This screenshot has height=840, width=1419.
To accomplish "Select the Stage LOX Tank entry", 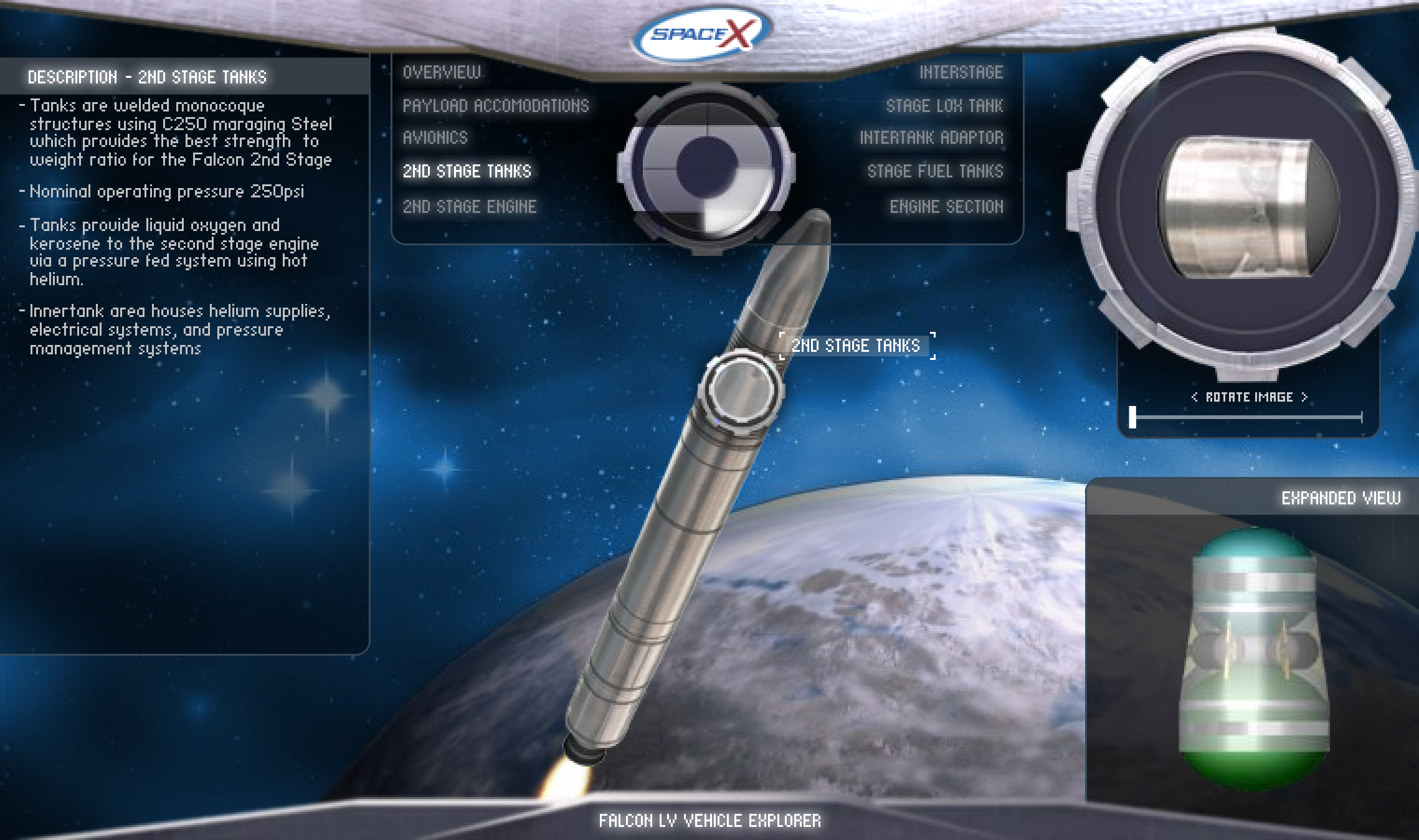I will pyautogui.click(x=946, y=105).
